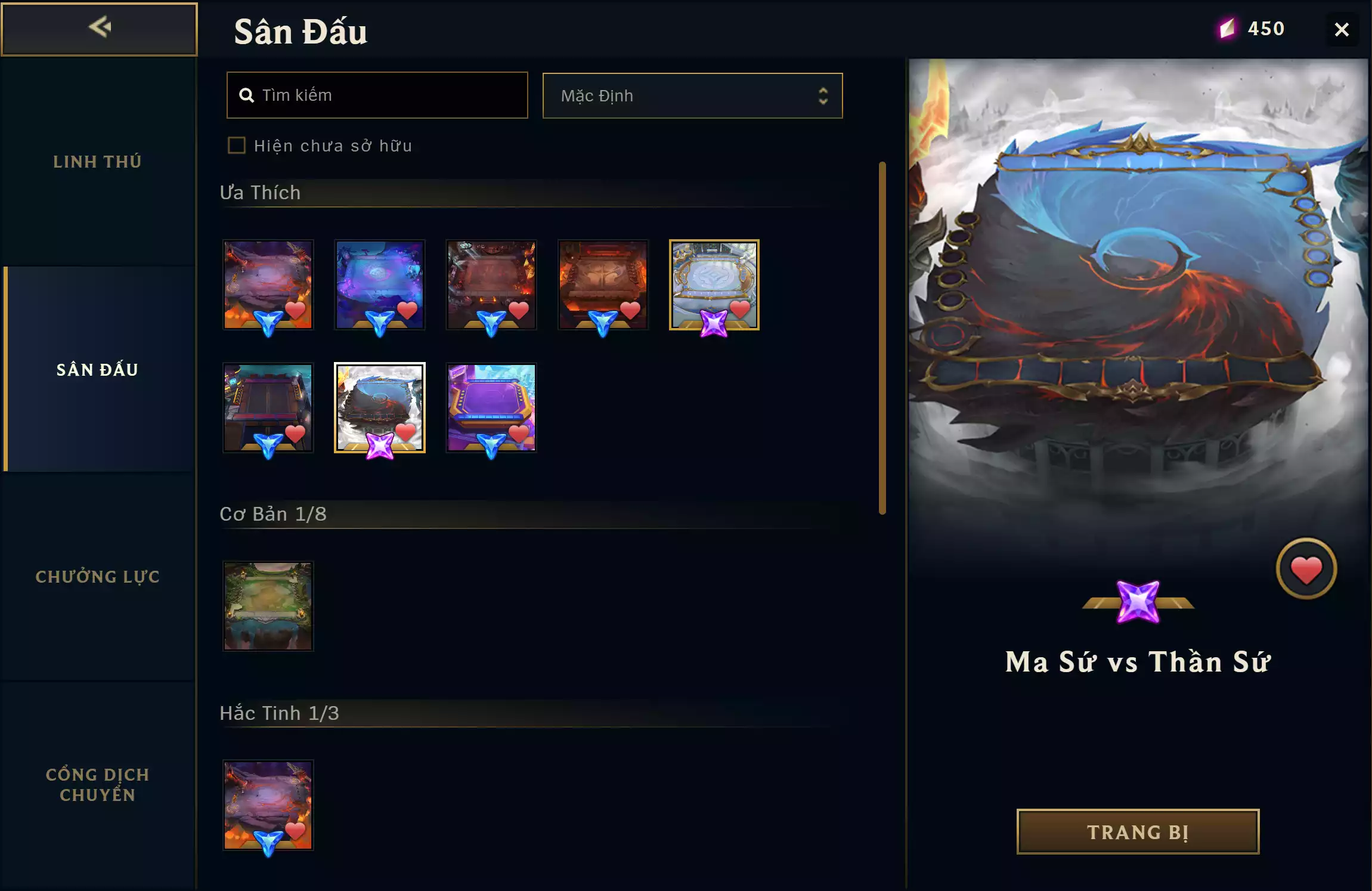Enable the Hiện chưa sở hữu checkbox
The image size is (1372, 891).
[237, 145]
